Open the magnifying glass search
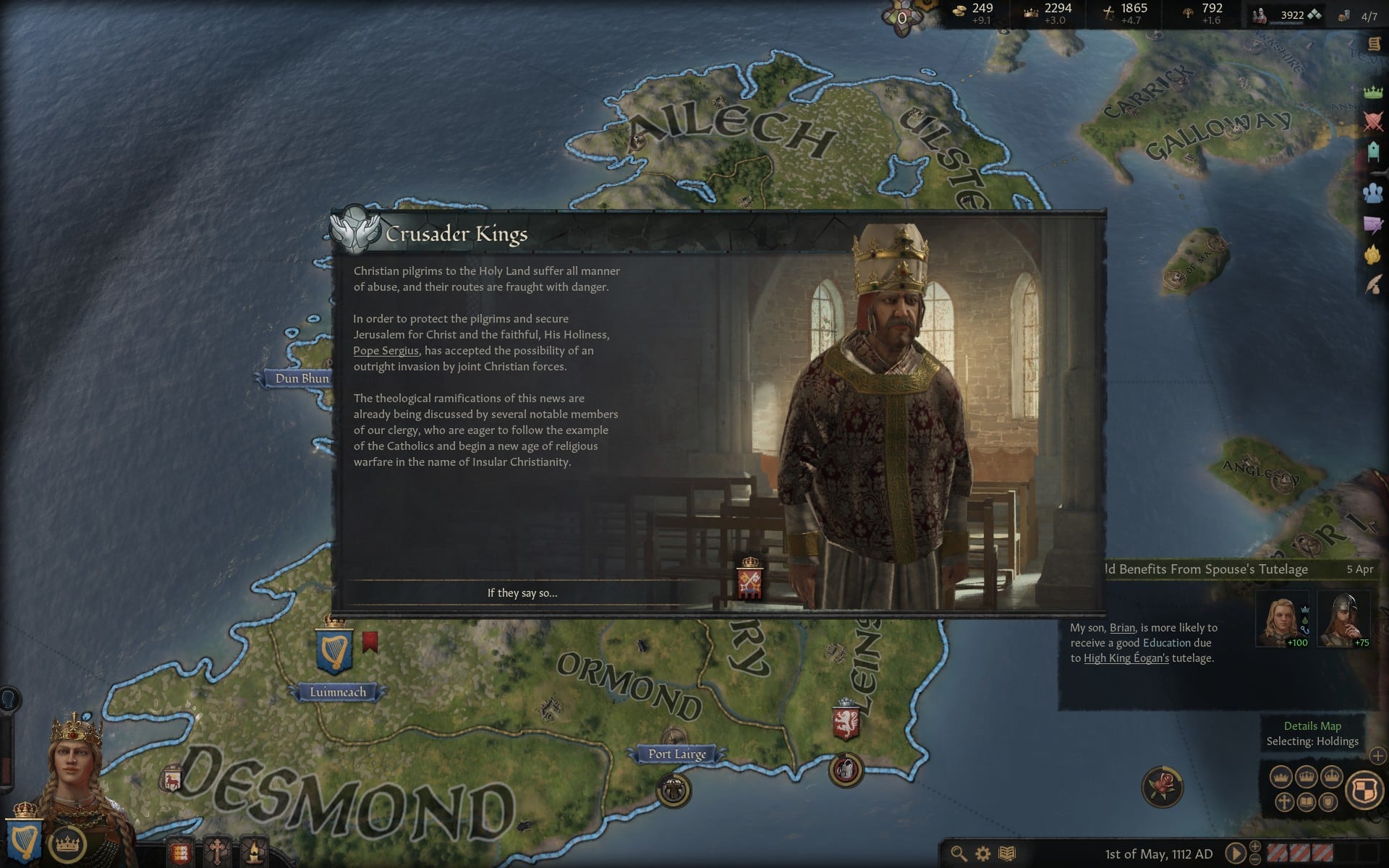Viewport: 1389px width, 868px height. point(959,854)
